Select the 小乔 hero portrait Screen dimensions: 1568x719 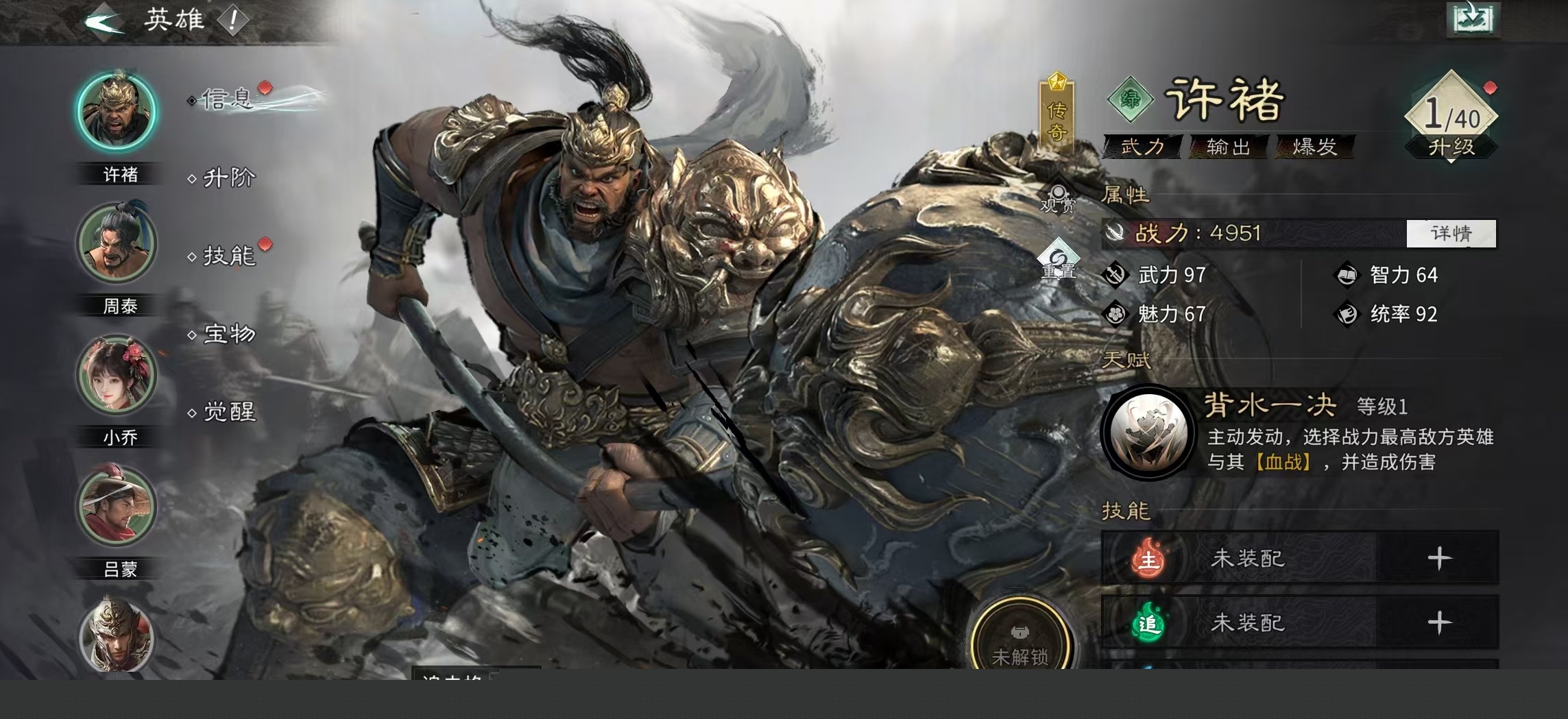[x=117, y=375]
